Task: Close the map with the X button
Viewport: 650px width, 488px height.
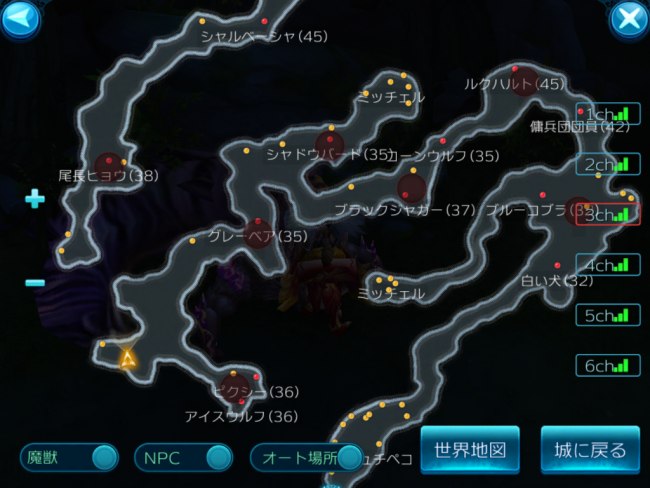Action: tap(629, 18)
